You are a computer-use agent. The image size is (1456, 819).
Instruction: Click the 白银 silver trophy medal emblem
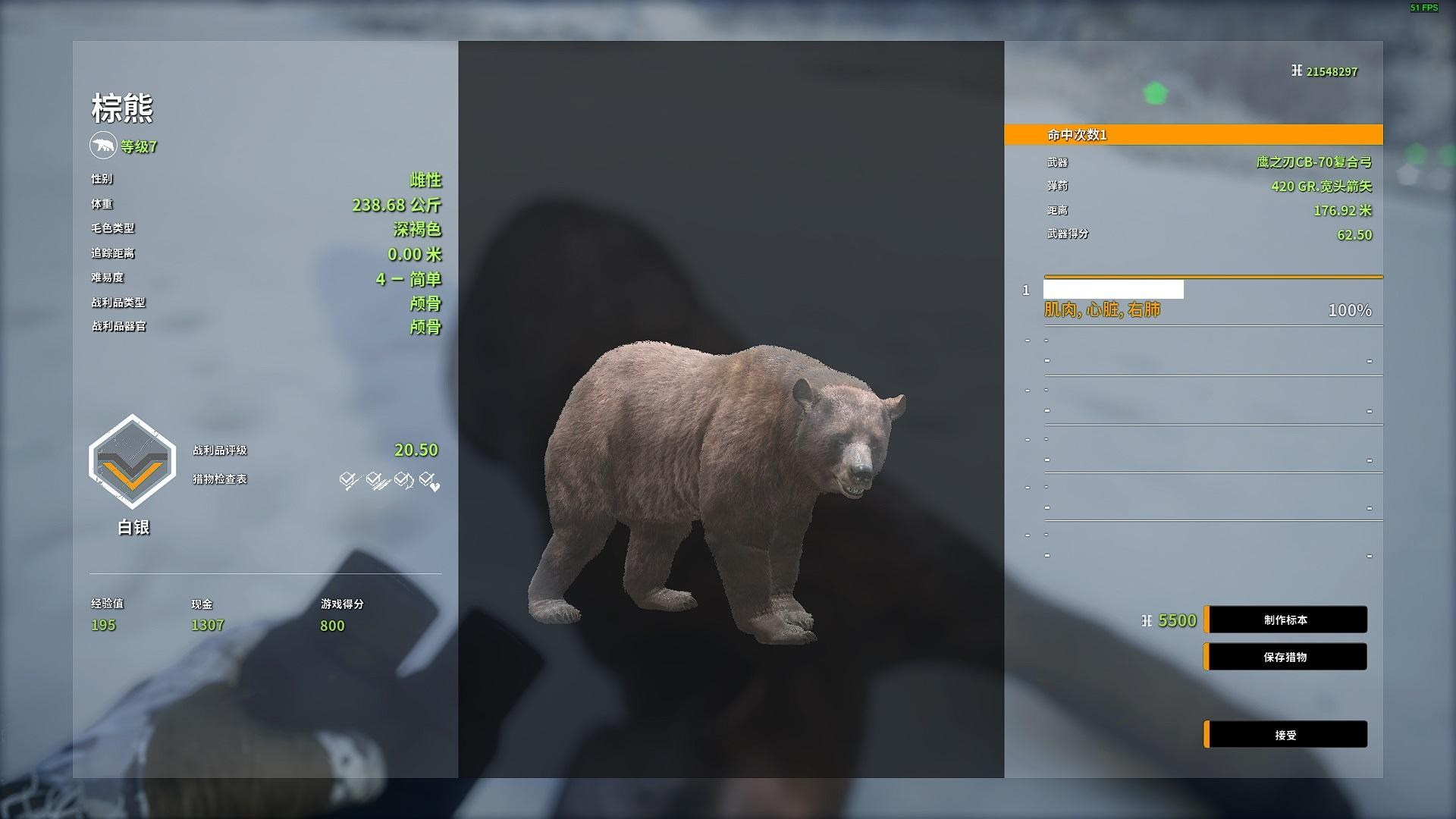(132, 460)
